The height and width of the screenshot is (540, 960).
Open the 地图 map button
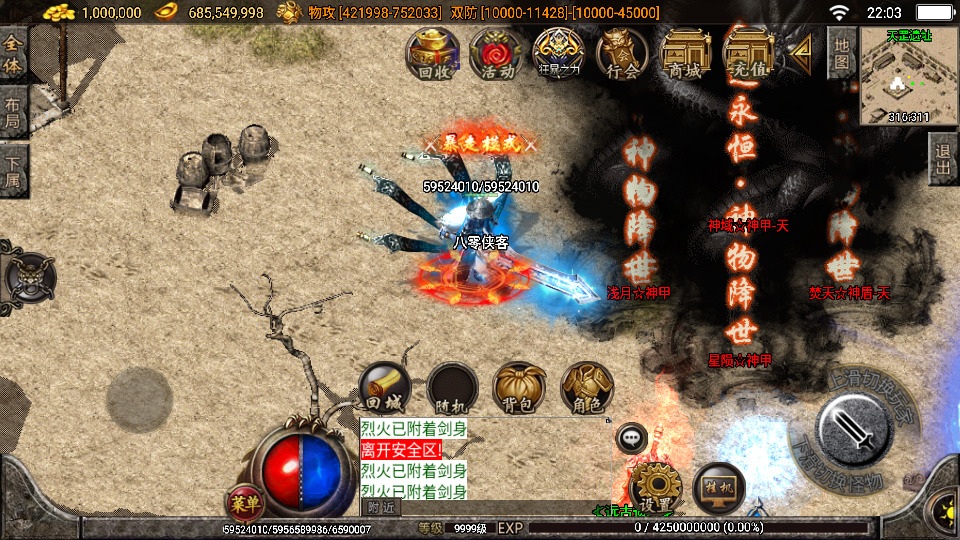pos(842,53)
